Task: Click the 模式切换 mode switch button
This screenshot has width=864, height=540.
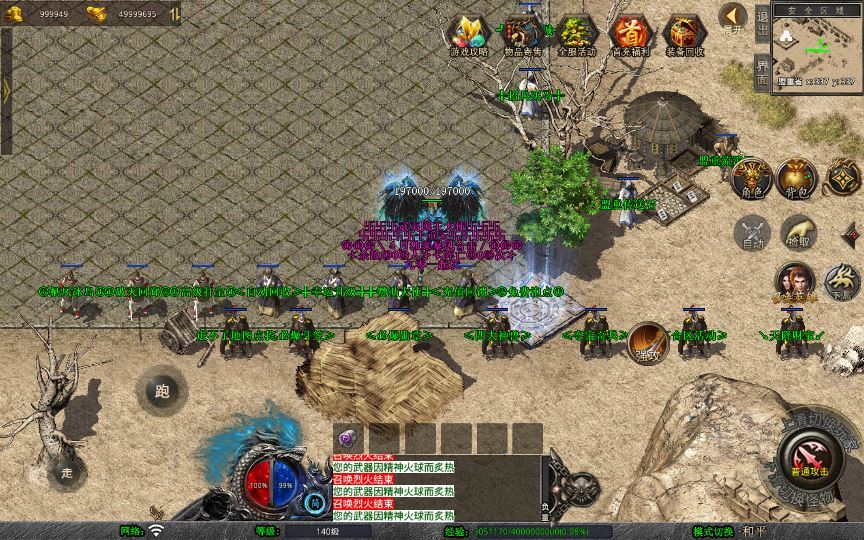Action: pyautogui.click(x=714, y=530)
